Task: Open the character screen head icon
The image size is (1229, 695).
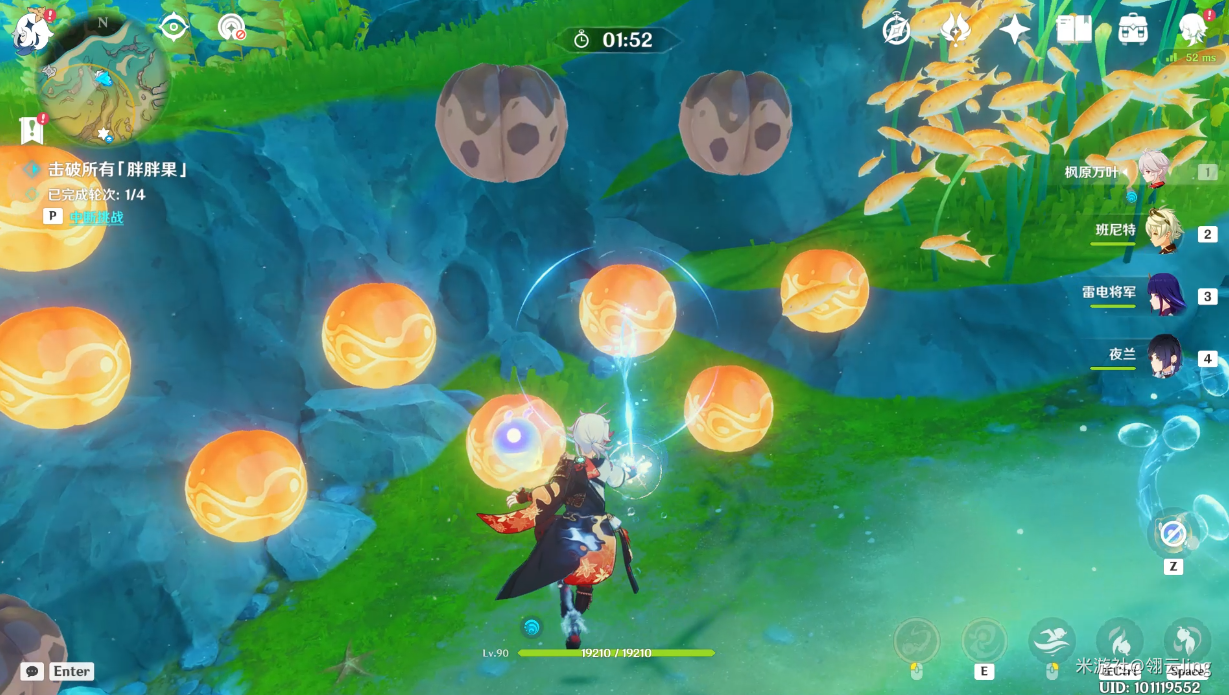Action: tap(1192, 30)
